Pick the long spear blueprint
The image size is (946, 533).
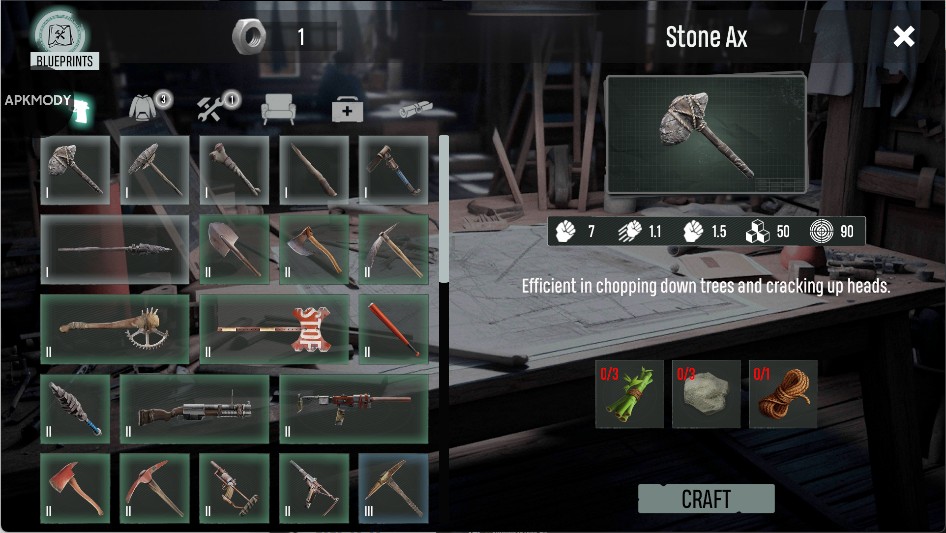click(x=114, y=249)
